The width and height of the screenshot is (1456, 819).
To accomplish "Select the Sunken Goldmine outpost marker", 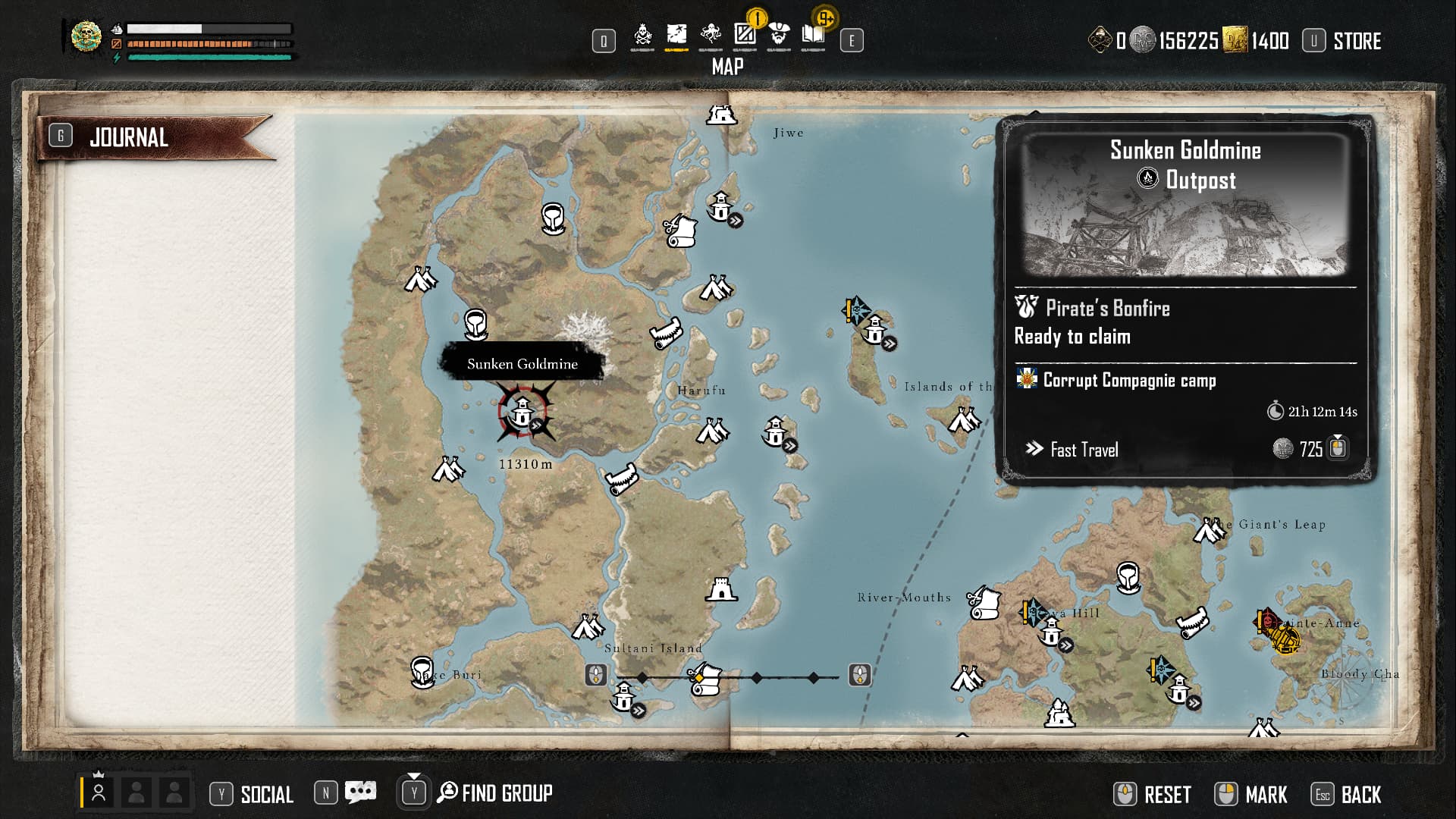I will pos(522,413).
